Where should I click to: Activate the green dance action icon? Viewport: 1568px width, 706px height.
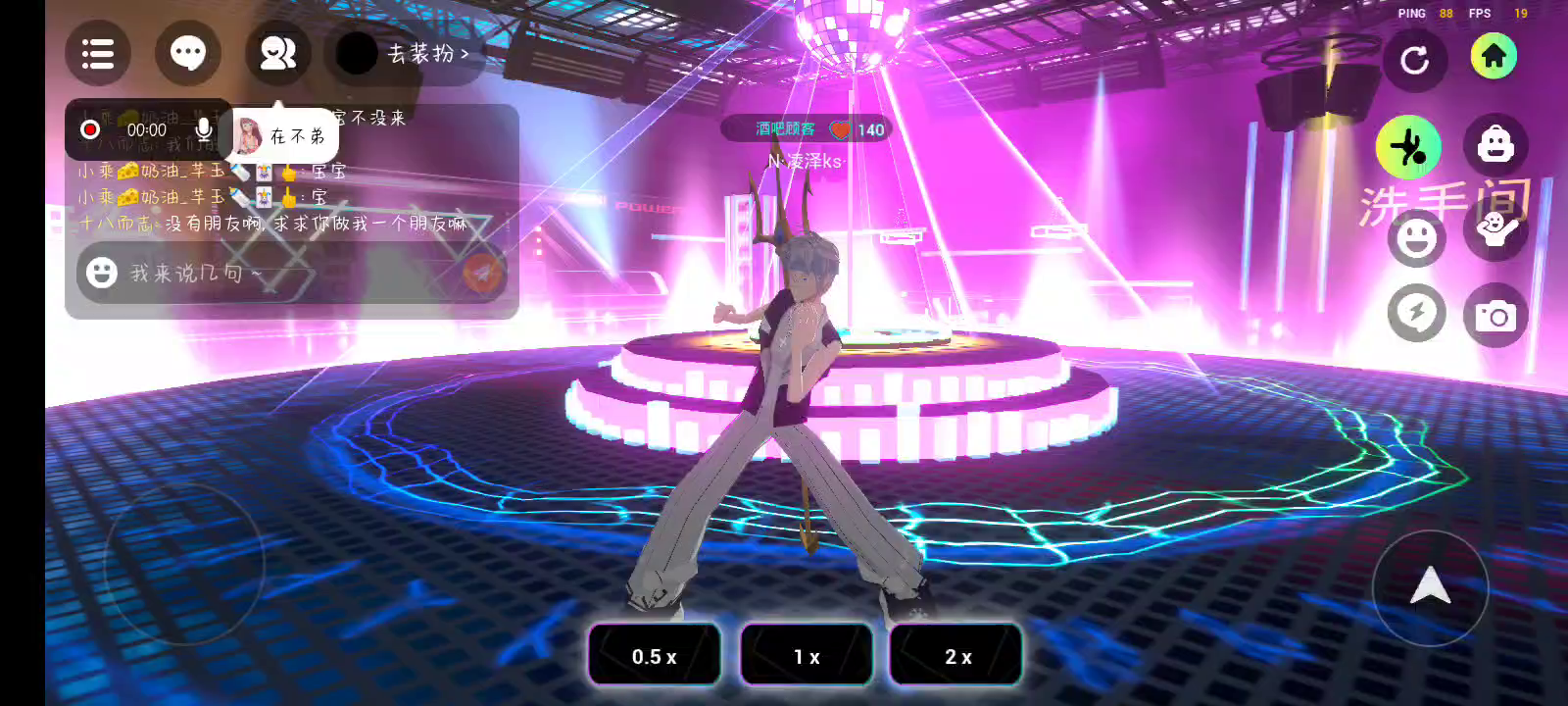point(1408,147)
